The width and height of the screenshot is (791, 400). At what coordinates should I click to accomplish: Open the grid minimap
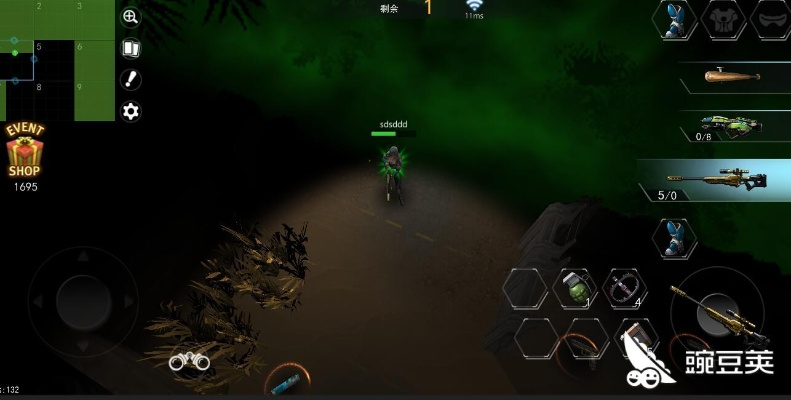(x=56, y=60)
